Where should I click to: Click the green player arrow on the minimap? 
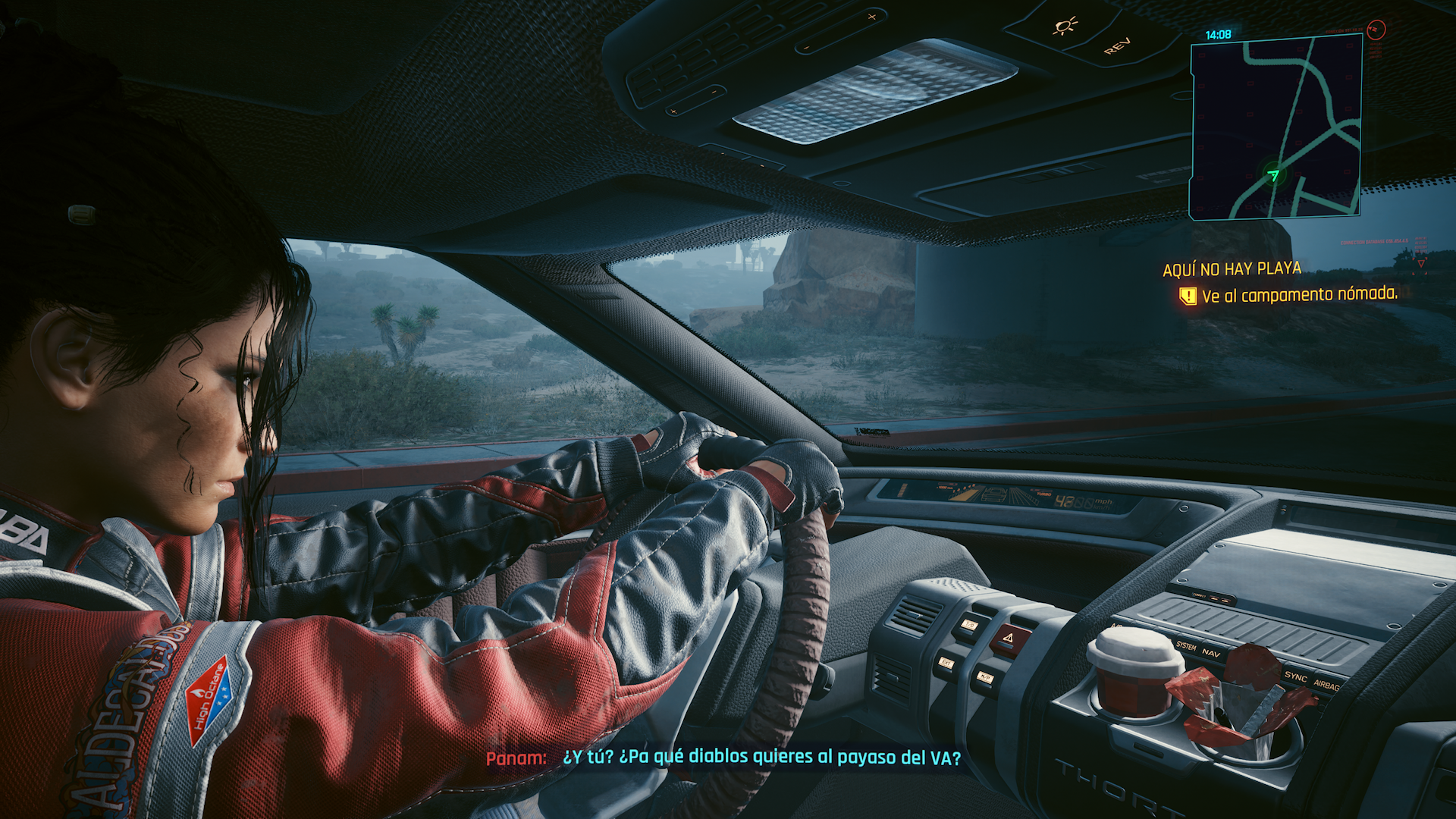coord(1273,175)
